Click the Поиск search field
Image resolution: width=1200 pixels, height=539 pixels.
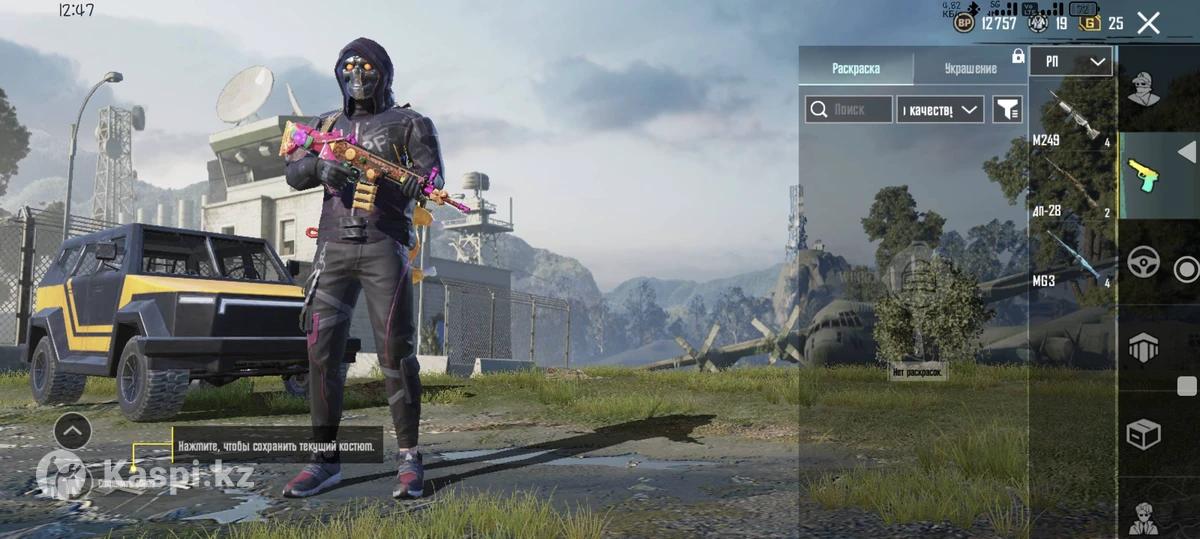[849, 110]
